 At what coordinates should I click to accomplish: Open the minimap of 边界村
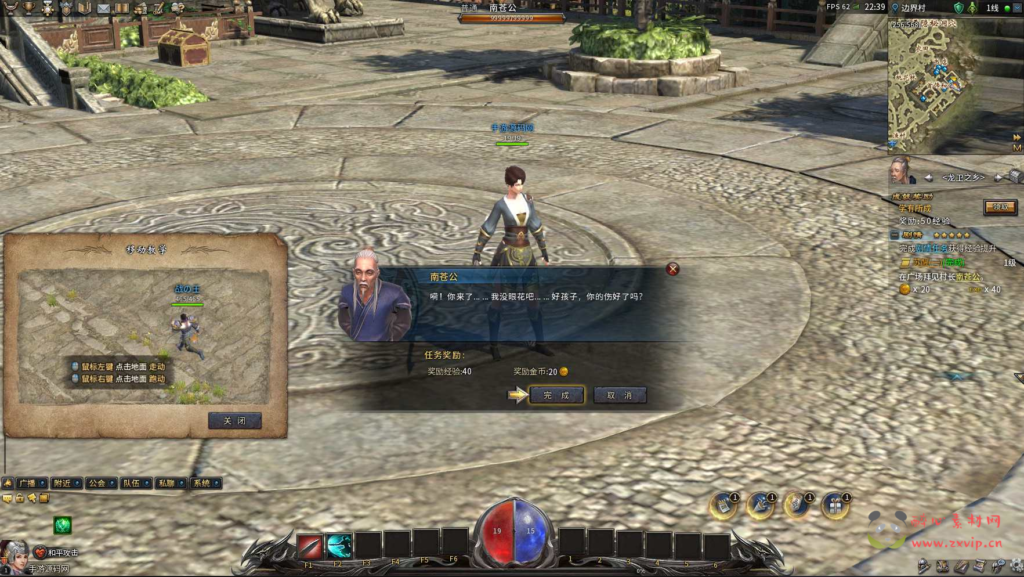tap(938, 85)
